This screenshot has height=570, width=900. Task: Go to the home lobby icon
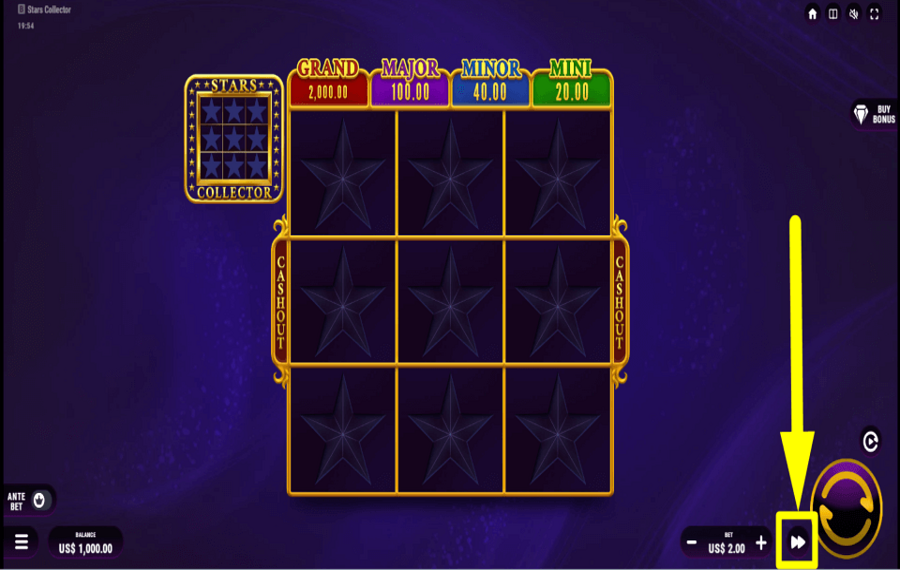coord(813,14)
